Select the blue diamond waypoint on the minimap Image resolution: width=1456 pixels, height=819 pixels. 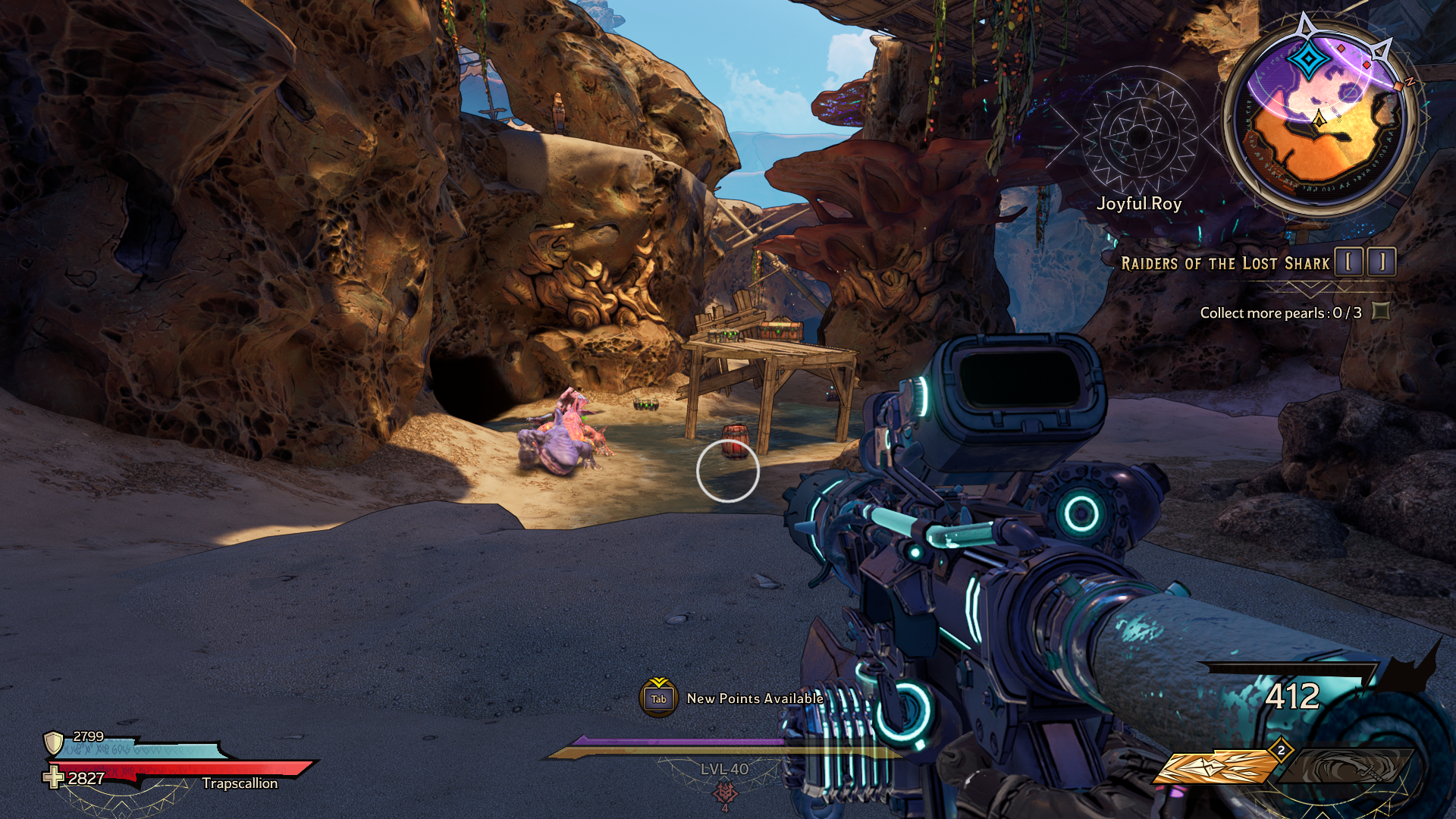[1308, 60]
